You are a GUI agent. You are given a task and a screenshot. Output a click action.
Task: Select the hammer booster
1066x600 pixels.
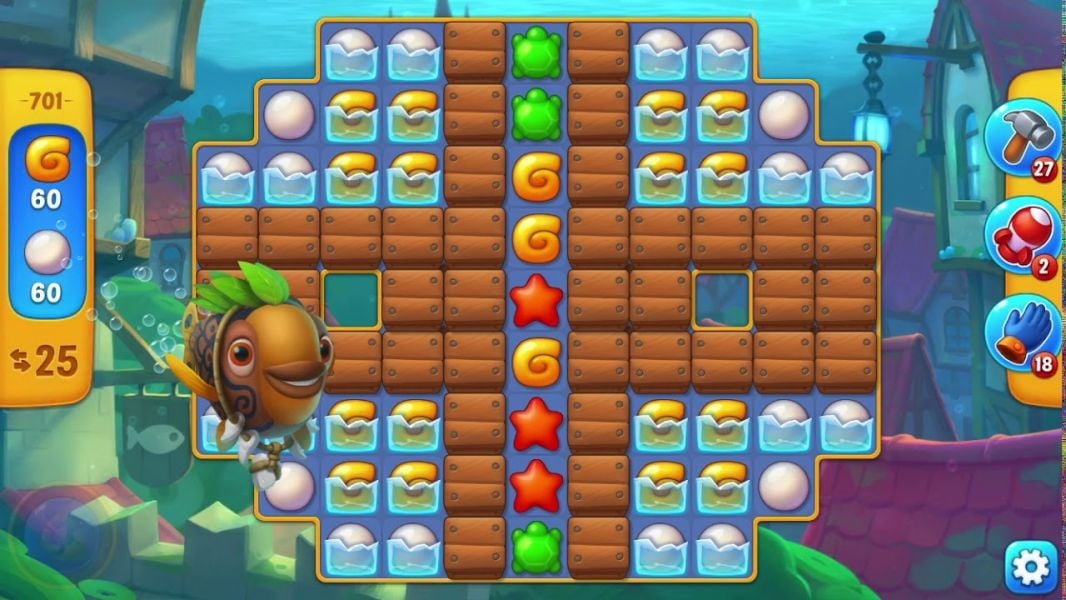1021,139
